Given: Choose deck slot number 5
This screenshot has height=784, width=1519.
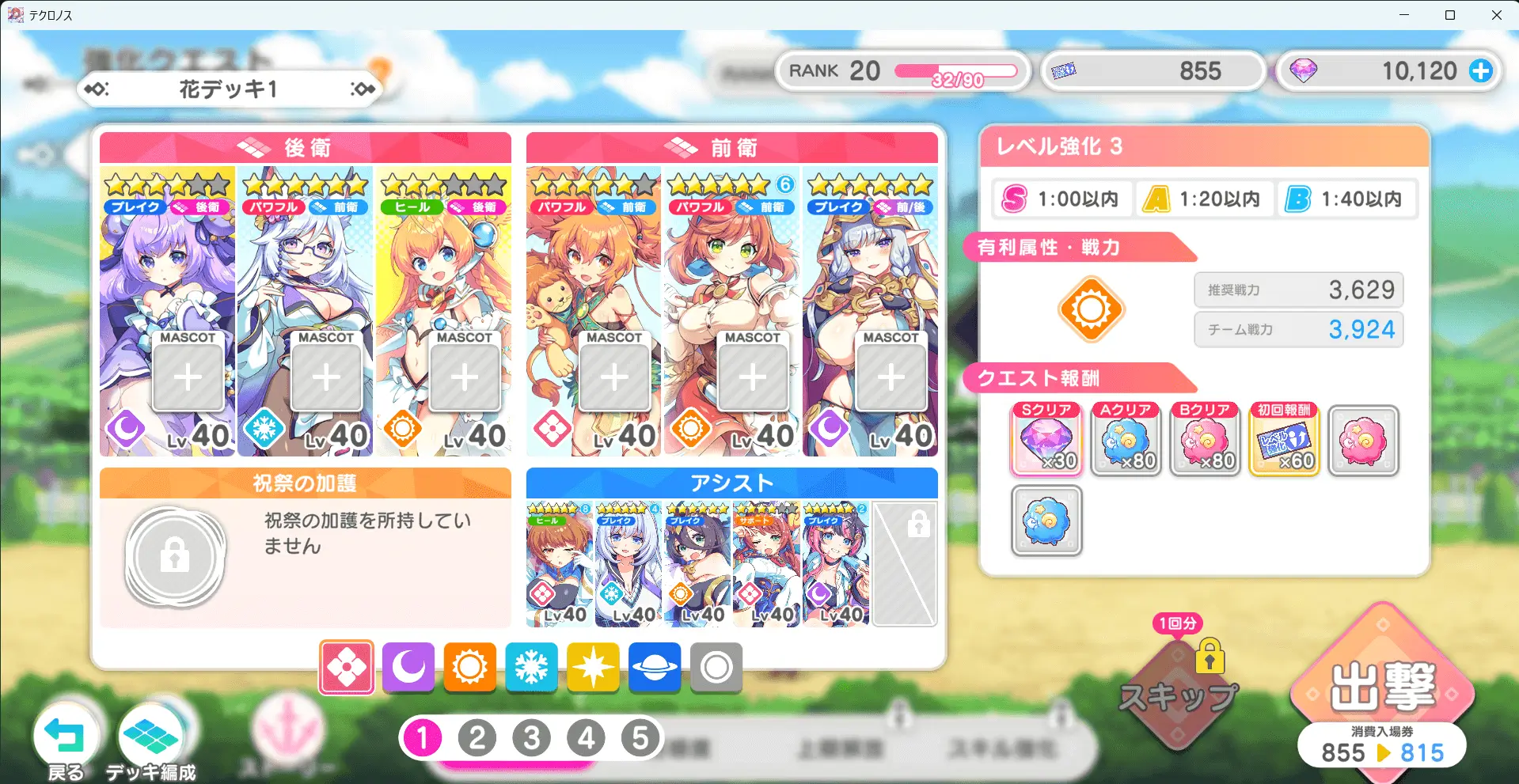Looking at the screenshot, I should [x=640, y=738].
